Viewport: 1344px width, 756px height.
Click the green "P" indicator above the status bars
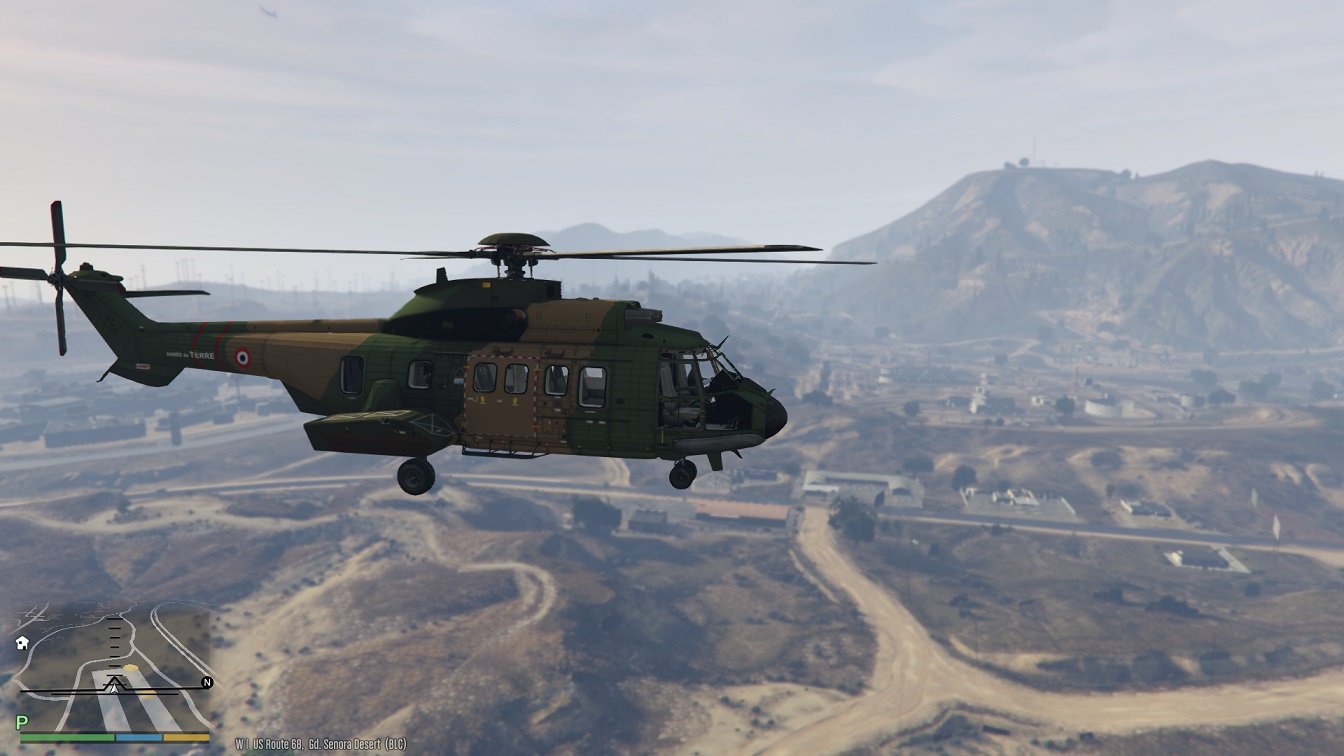21,721
